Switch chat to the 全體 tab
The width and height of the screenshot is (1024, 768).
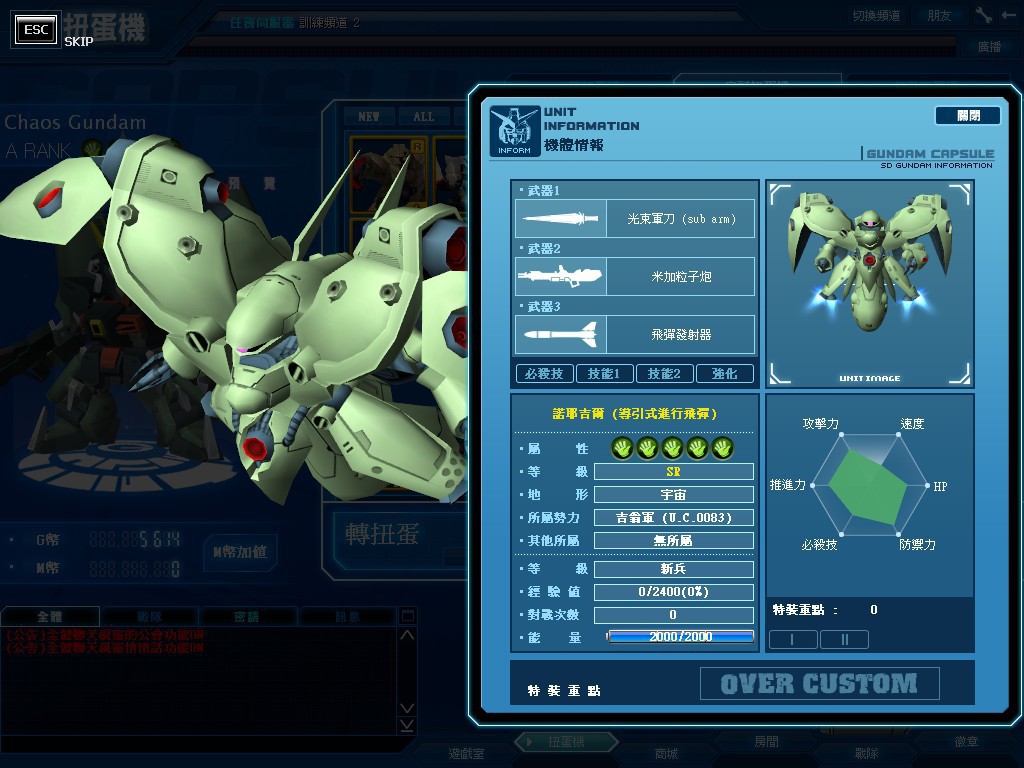tap(50, 617)
